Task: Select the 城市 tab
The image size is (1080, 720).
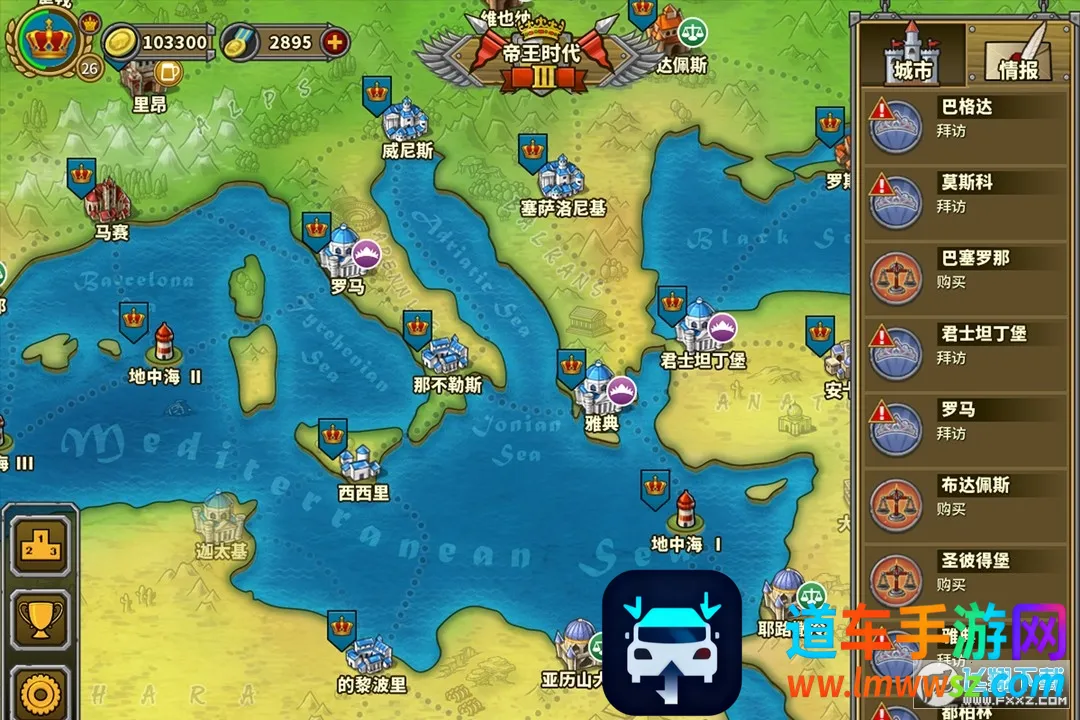Action: [912, 55]
